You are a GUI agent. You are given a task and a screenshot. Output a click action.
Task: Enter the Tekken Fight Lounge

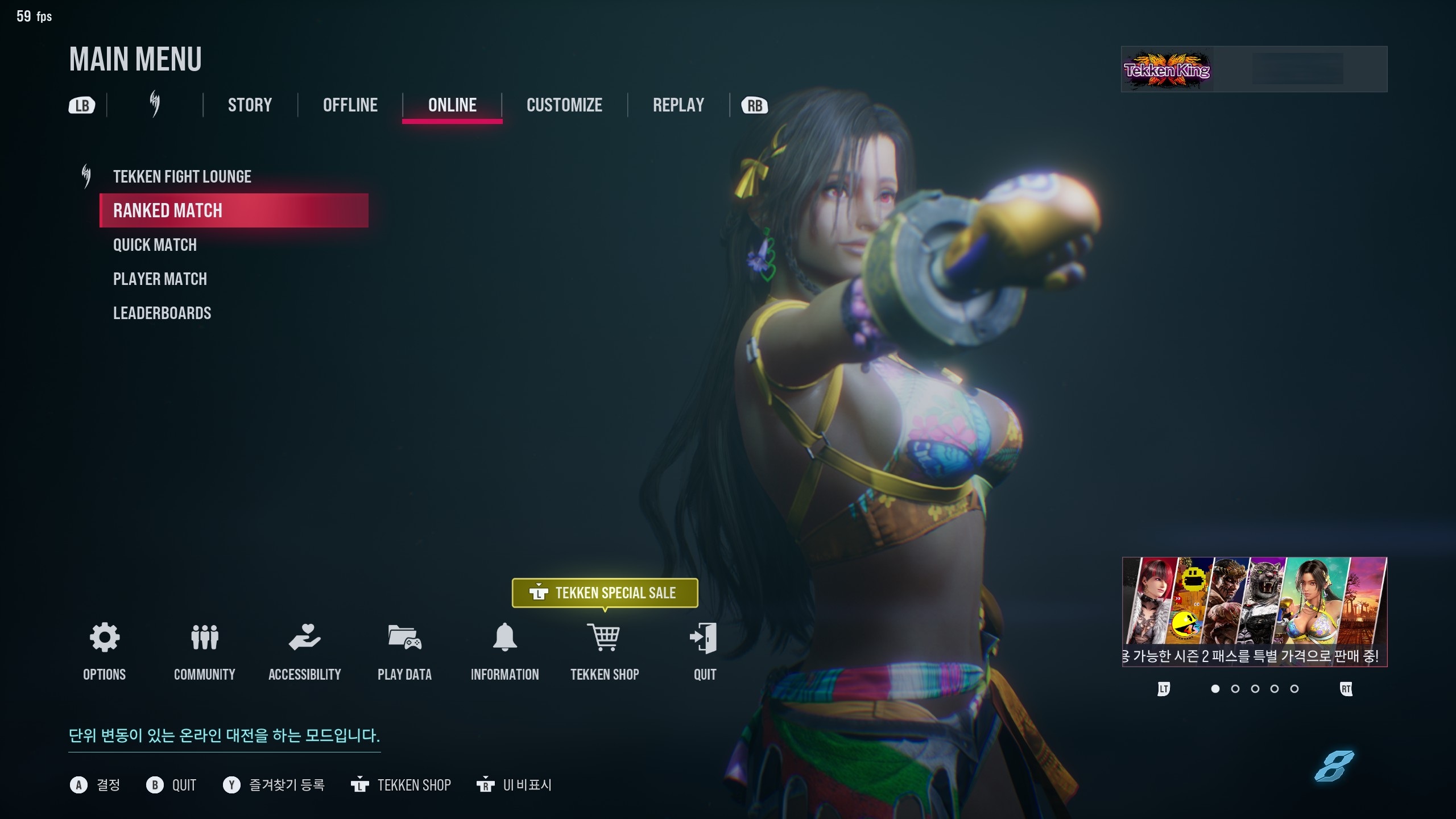point(182,177)
